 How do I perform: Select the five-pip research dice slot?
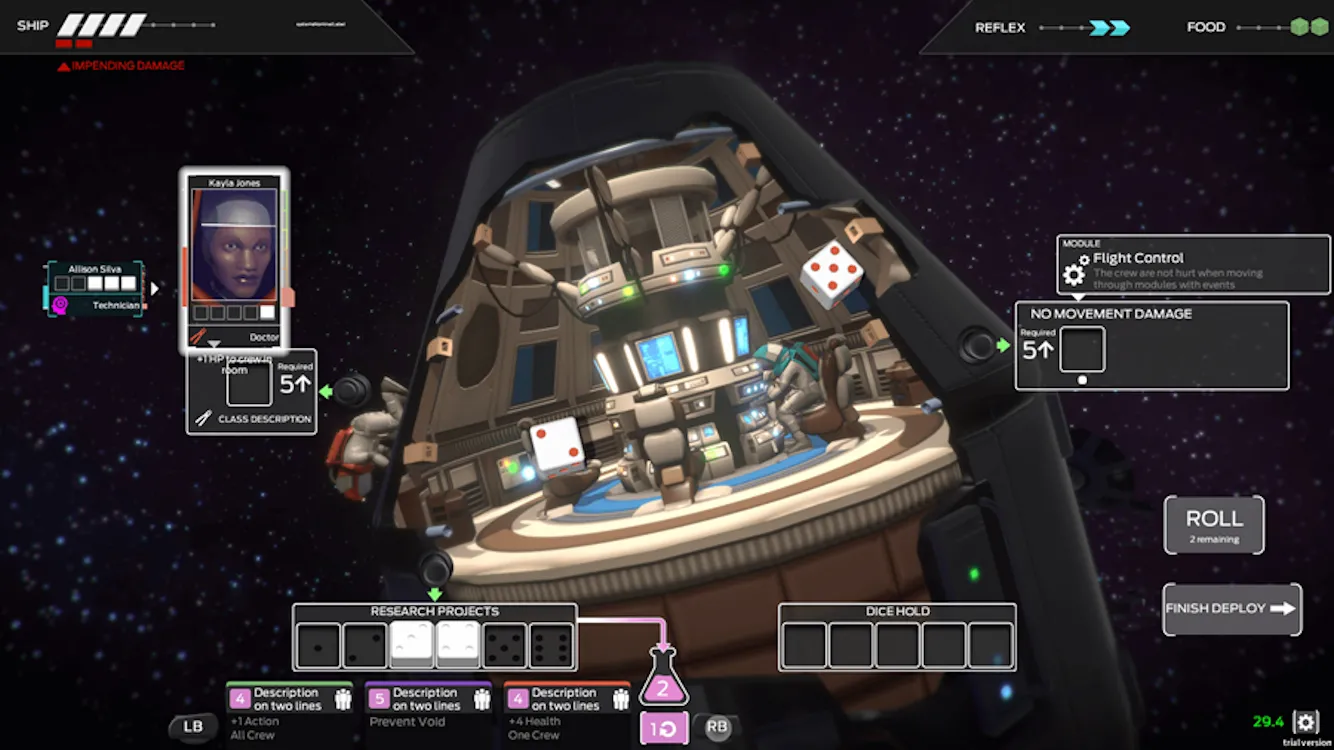505,646
